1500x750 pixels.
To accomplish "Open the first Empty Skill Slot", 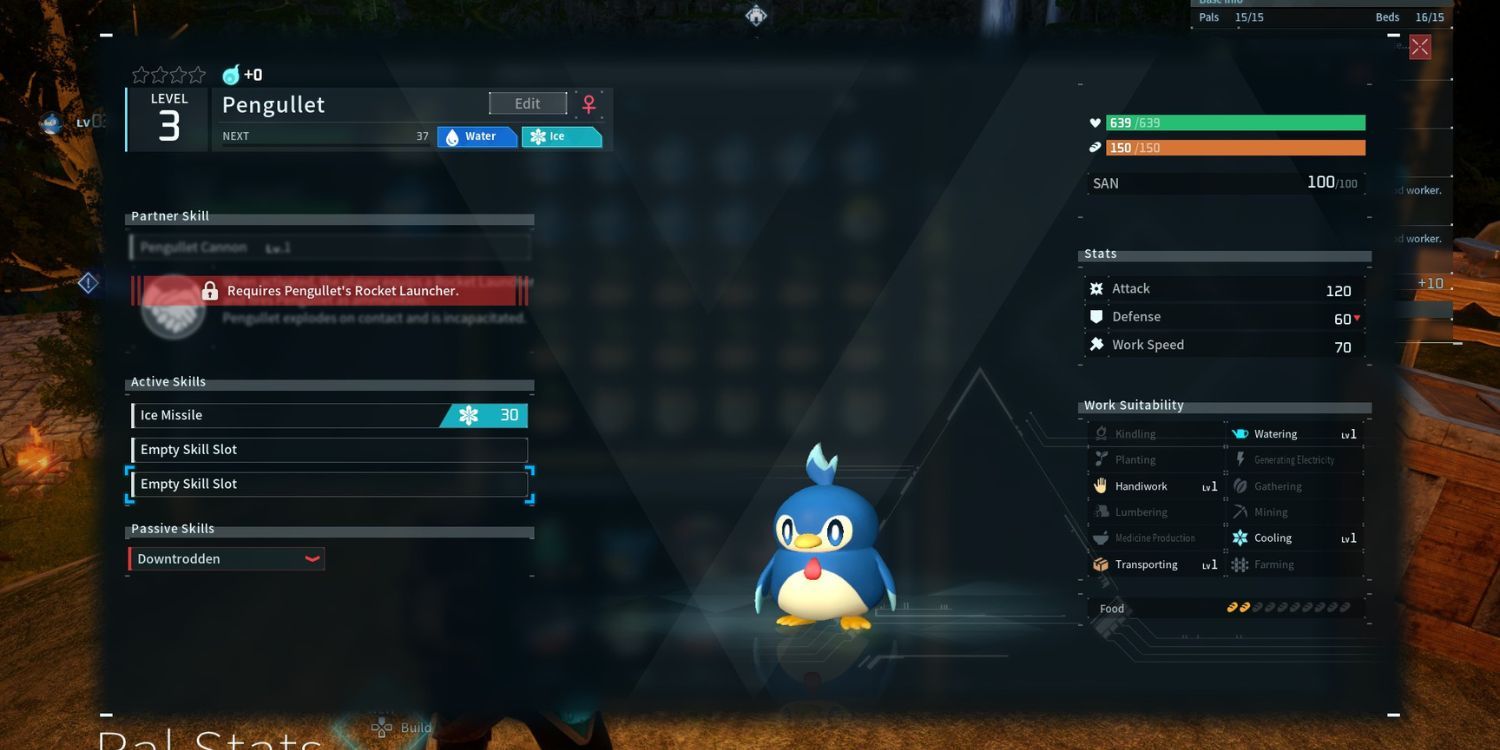I will click(x=330, y=449).
